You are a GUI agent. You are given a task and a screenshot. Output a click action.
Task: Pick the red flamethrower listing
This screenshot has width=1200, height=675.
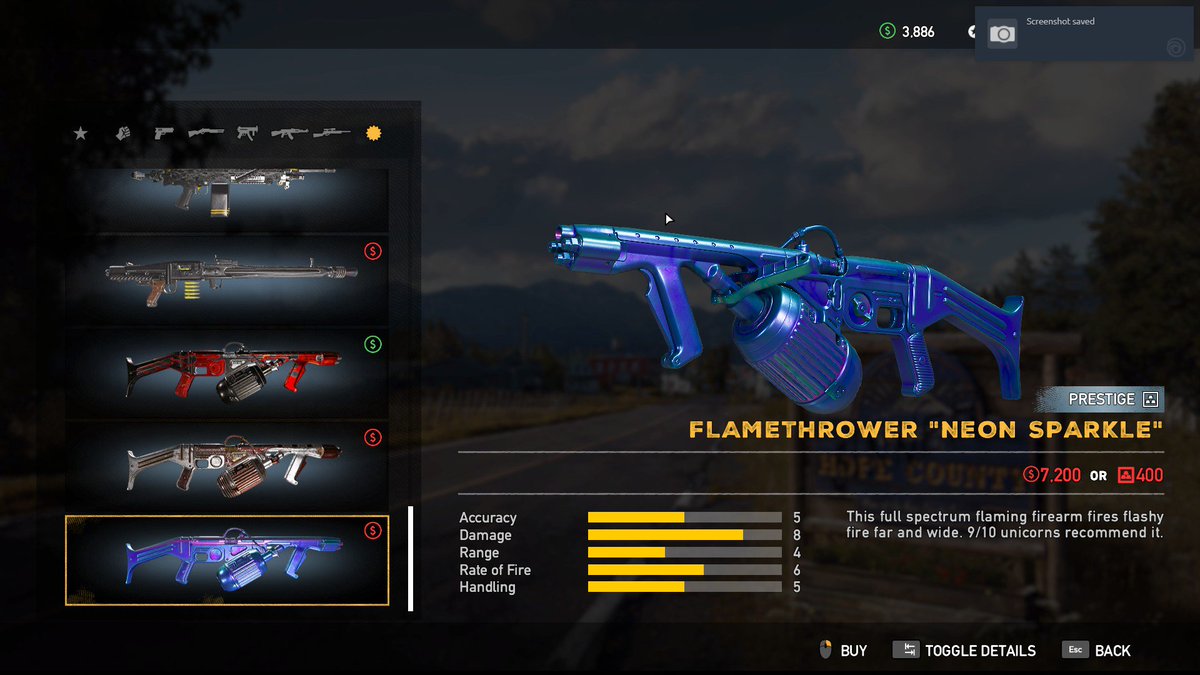pos(227,372)
